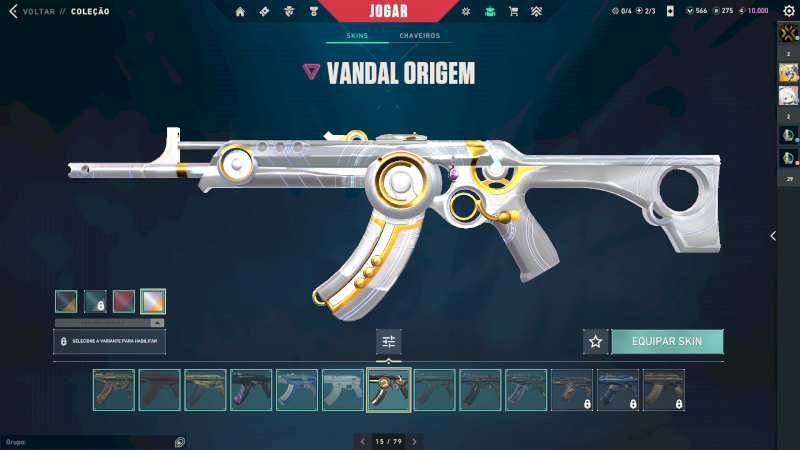Choose the plain white Vandal skin thumbnail
This screenshot has width=800, height=450.
click(343, 390)
